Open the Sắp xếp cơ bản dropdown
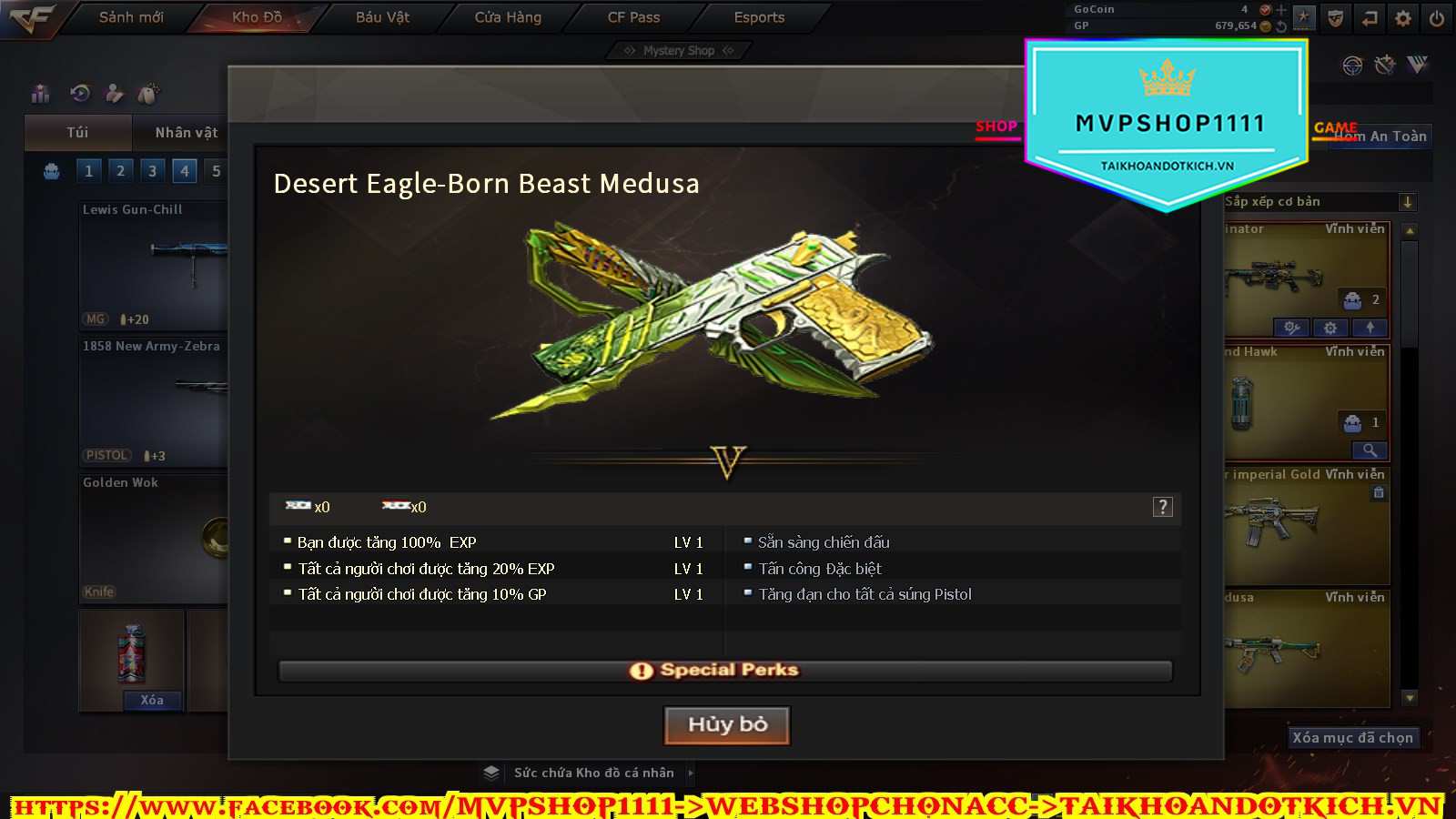 tap(1407, 202)
